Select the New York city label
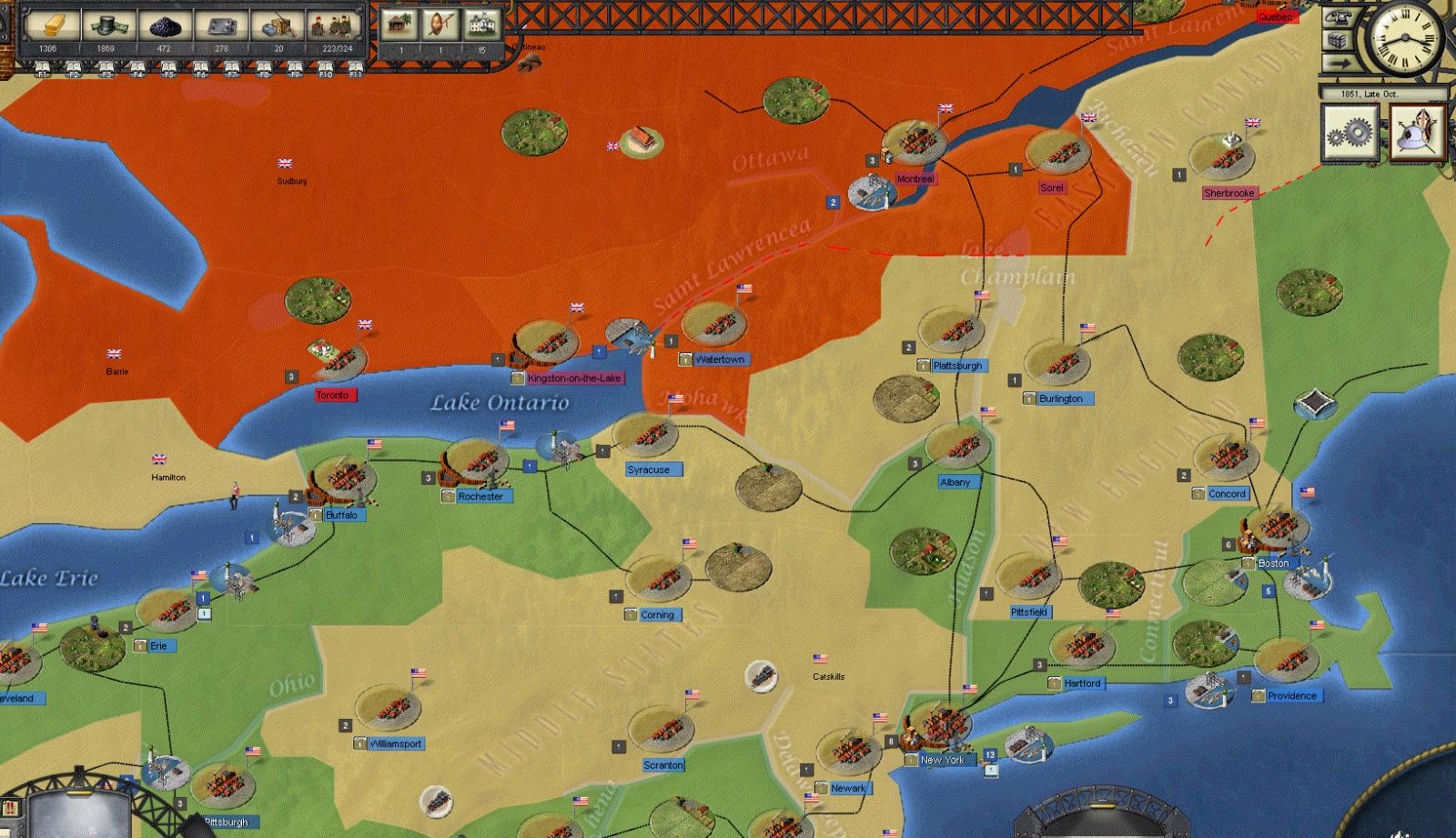Screen dimensions: 1456x838 942,760
